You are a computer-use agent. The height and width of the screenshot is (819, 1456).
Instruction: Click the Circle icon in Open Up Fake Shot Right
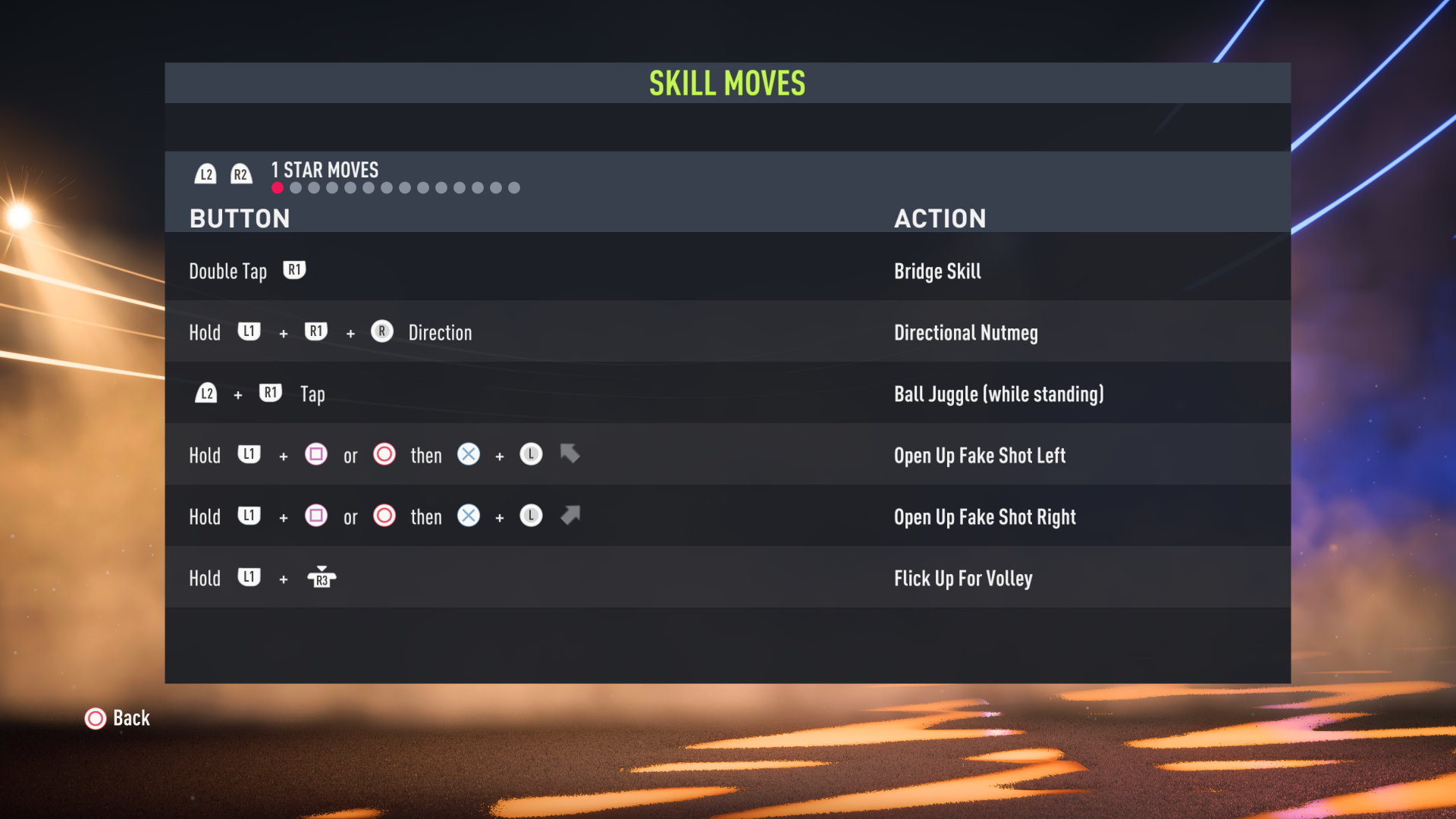pos(384,516)
